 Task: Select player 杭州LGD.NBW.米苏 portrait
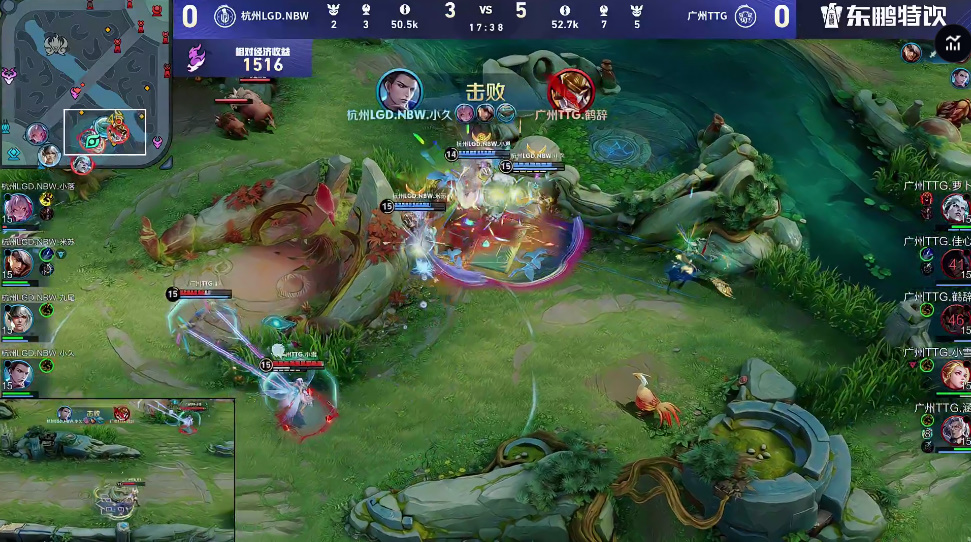(x=17, y=262)
